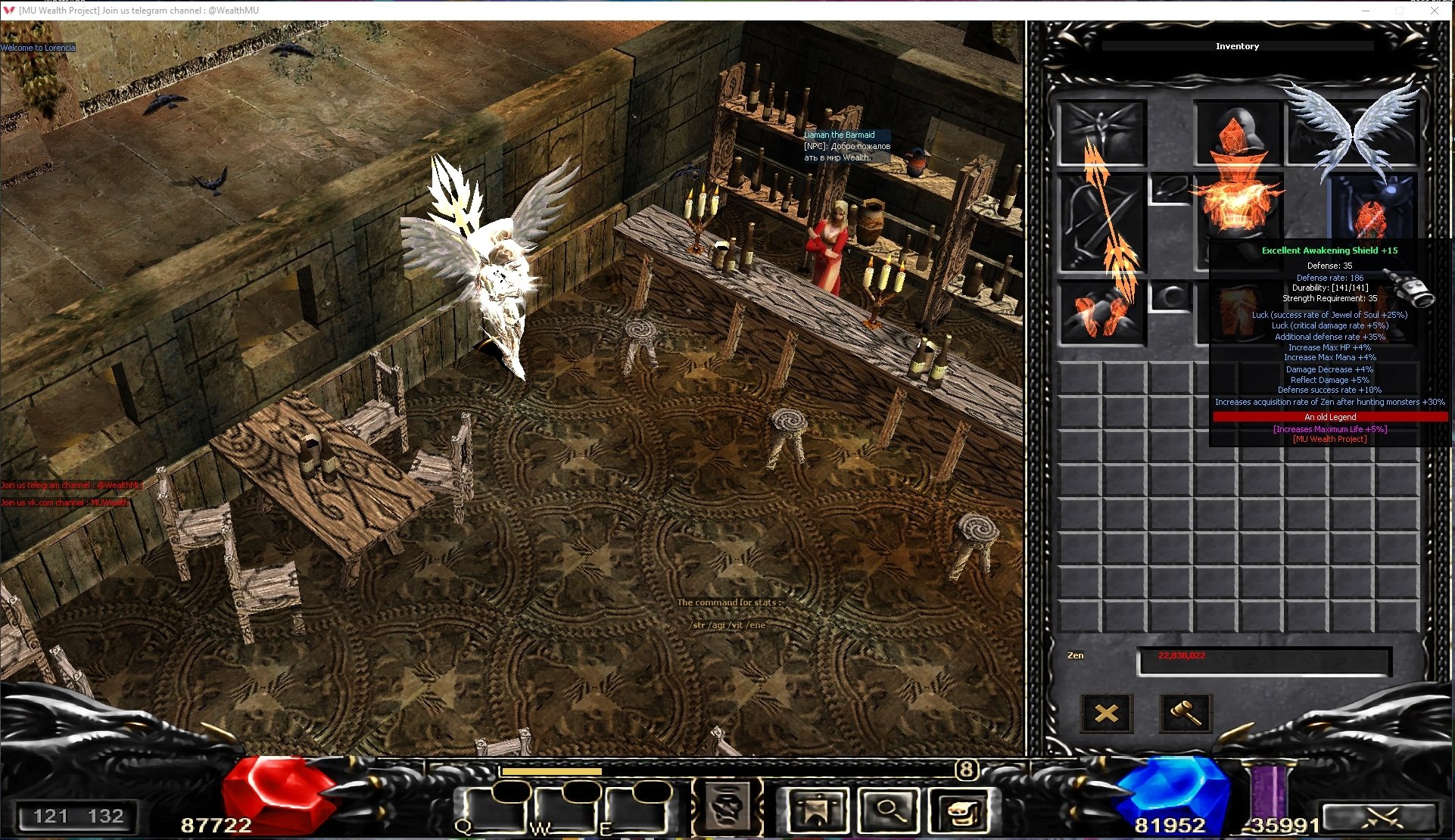Screen dimensions: 1455x840
Task: Select the equipped white wings slot
Action: [x=1352, y=129]
